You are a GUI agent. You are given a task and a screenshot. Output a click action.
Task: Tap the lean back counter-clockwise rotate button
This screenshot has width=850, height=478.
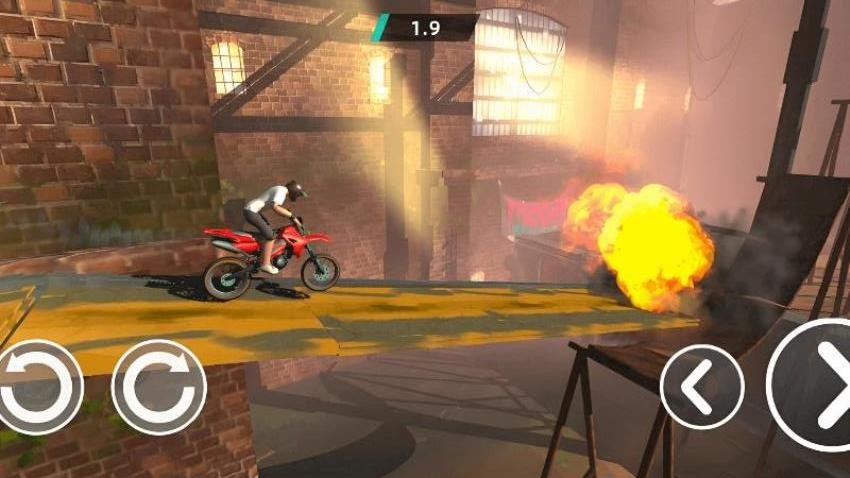38,387
